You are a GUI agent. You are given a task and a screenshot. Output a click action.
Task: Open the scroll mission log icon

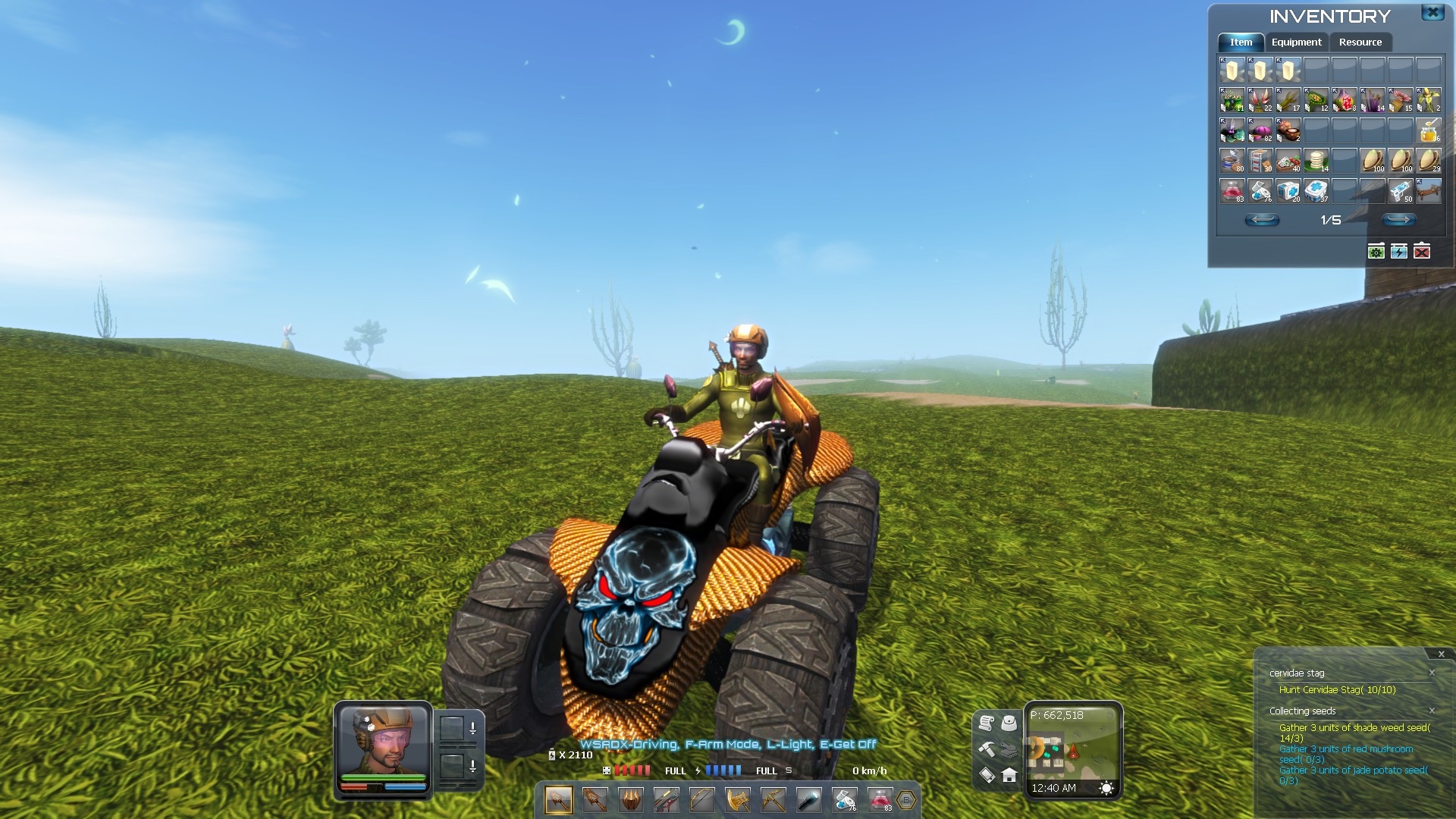986,723
